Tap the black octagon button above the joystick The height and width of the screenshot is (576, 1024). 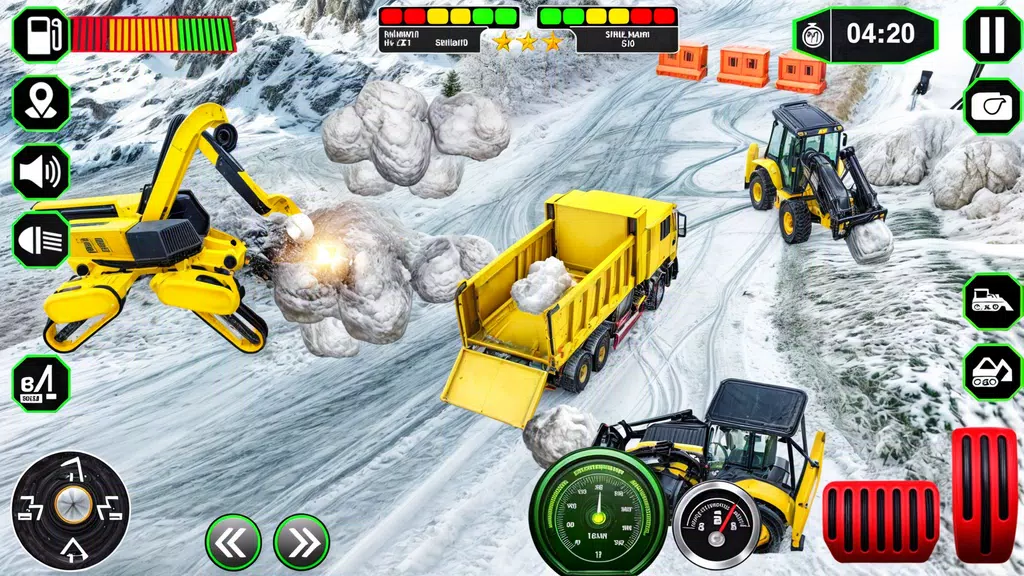pyautogui.click(x=41, y=384)
